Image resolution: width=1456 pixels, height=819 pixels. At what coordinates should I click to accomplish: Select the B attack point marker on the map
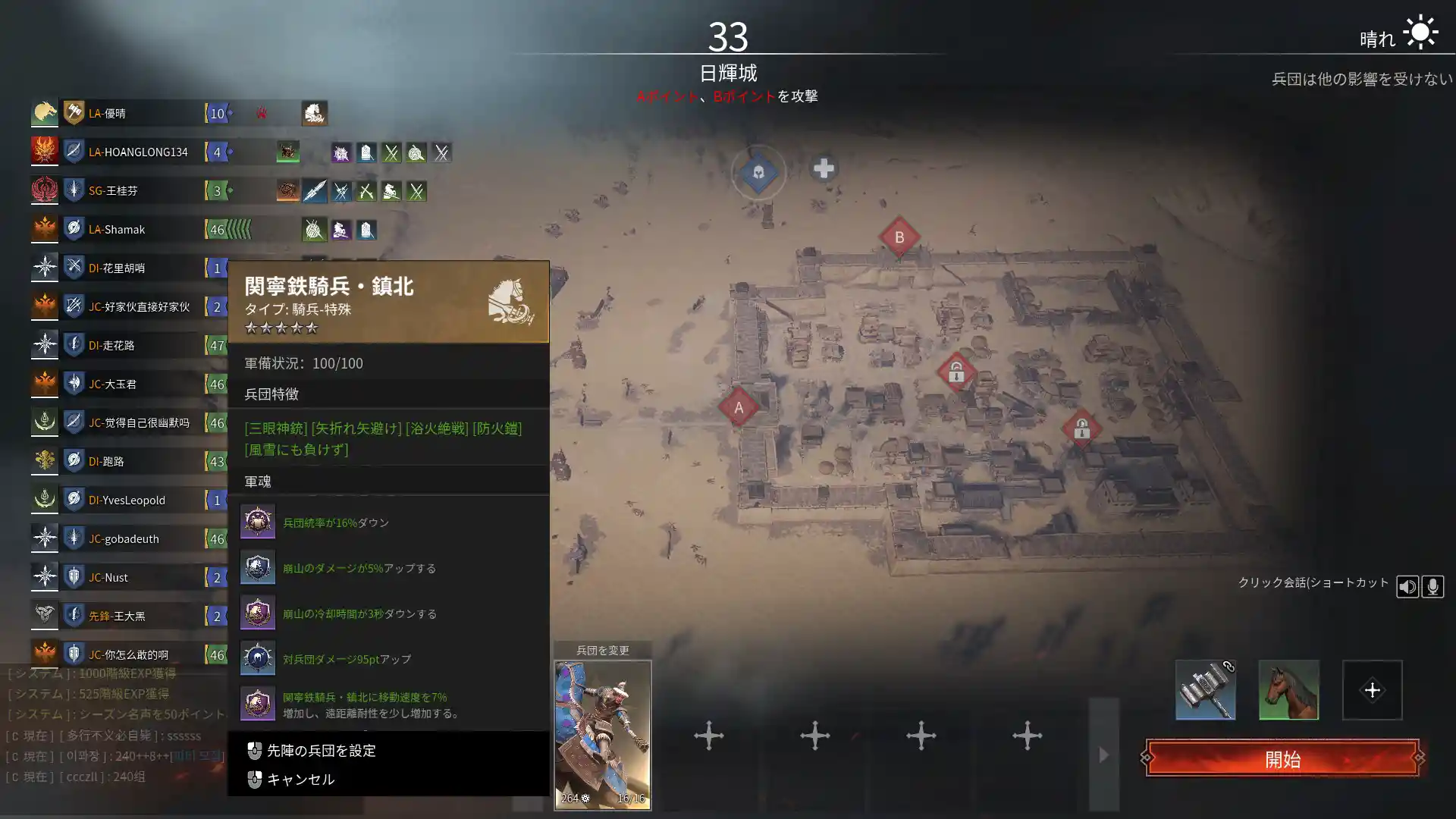tap(899, 237)
